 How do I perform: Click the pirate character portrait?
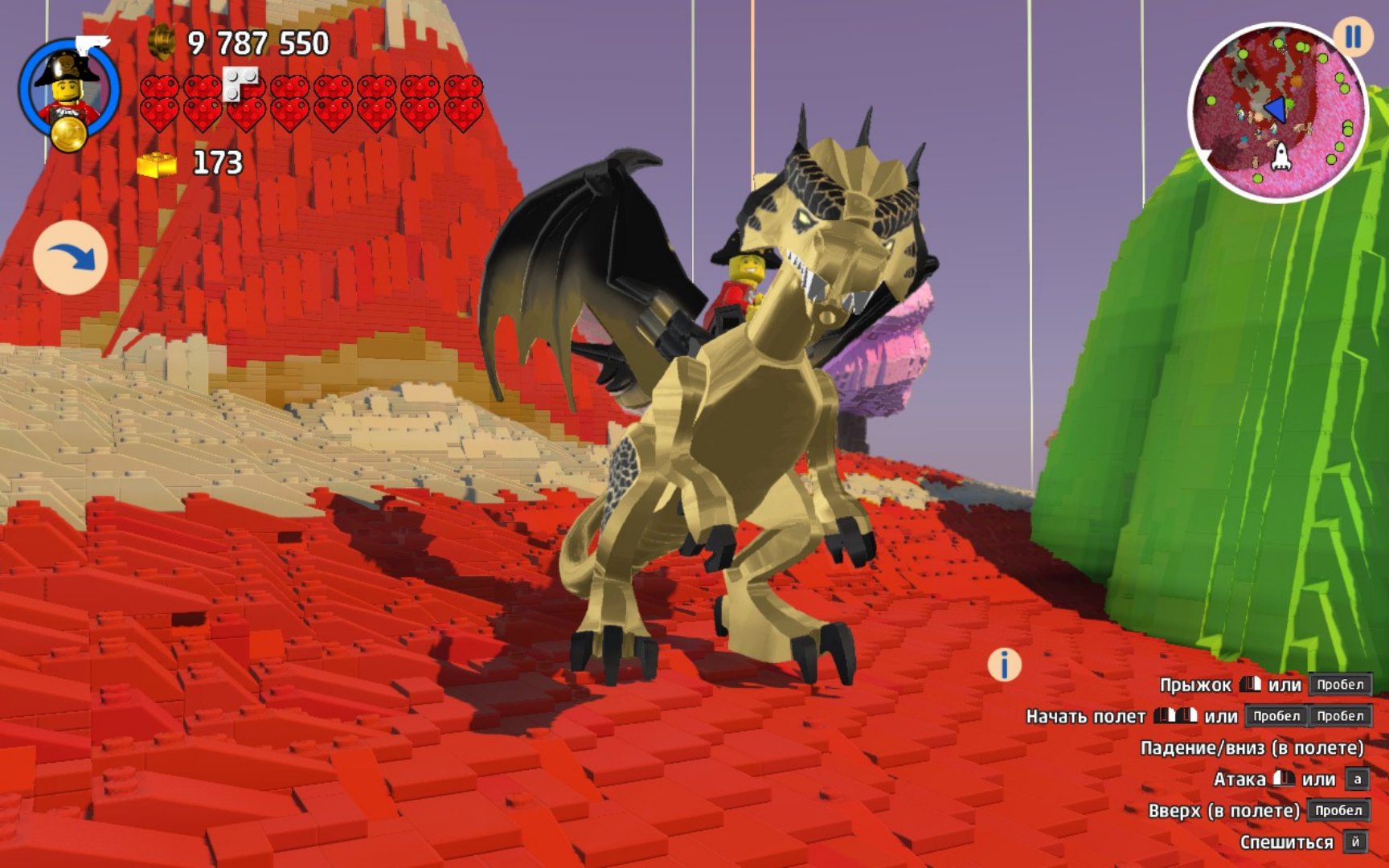pyautogui.click(x=70, y=90)
